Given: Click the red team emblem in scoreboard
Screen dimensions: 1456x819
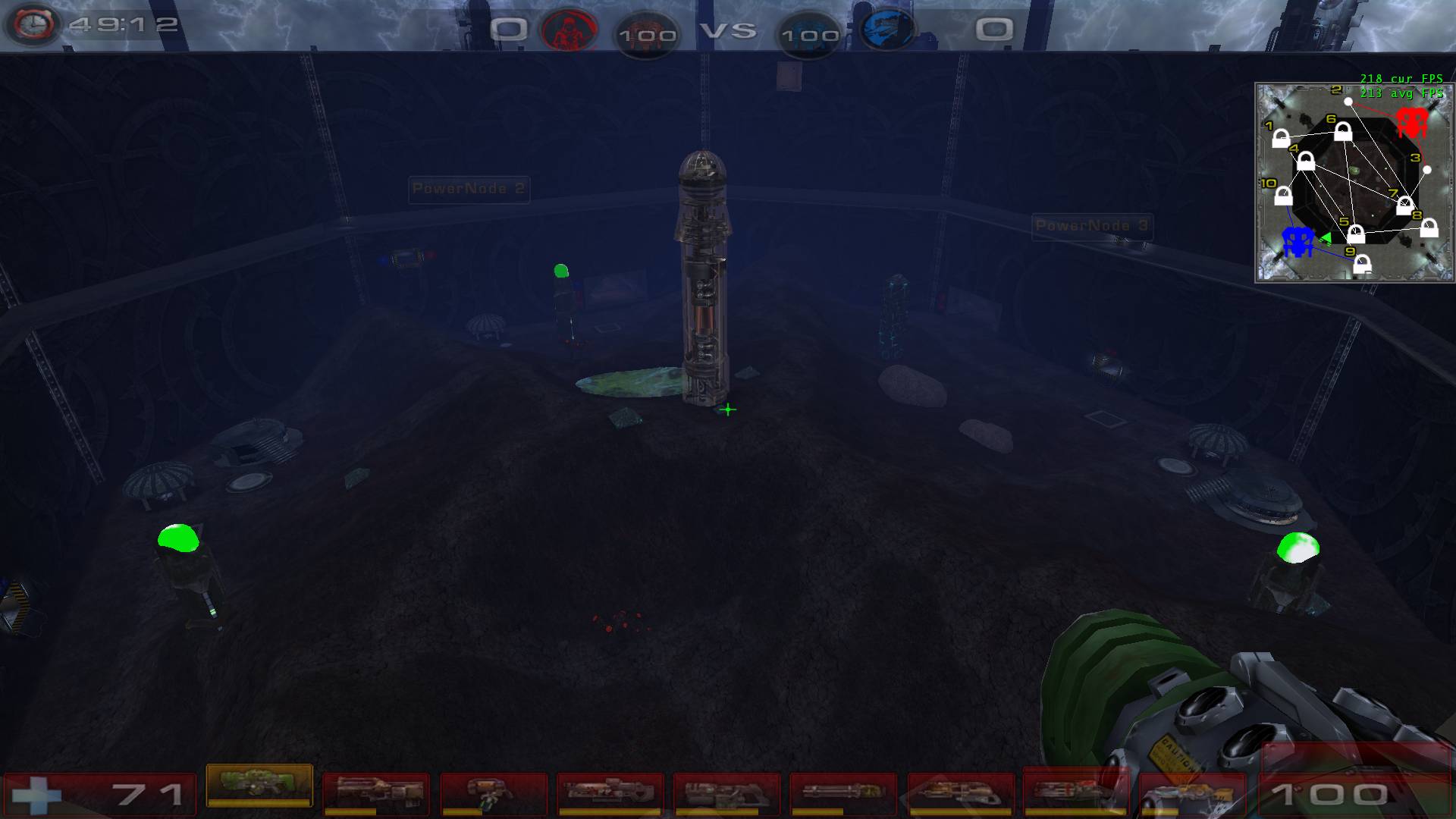Looking at the screenshot, I should (x=570, y=31).
